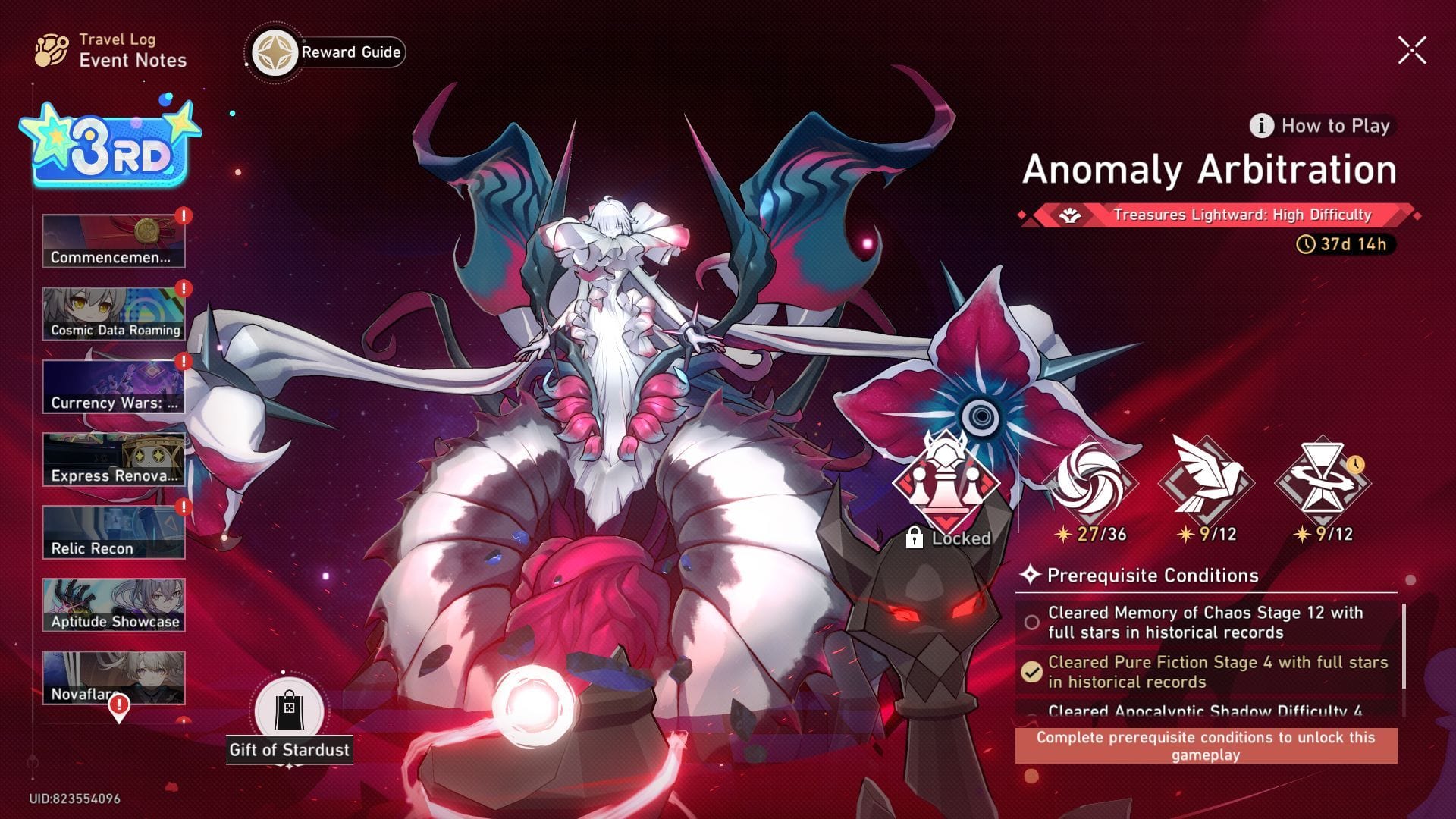Viewport: 1456px width, 819px height.
Task: Expand the Commencement event entry
Action: (112, 239)
